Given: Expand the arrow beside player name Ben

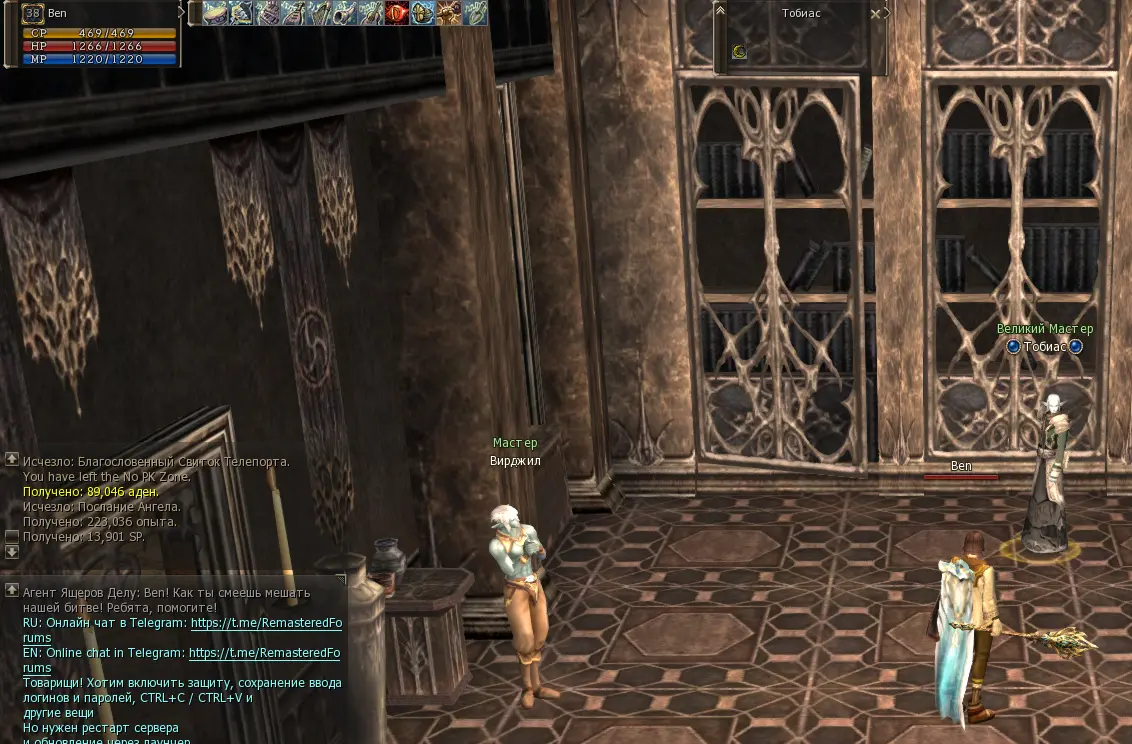Looking at the screenshot, I should click(181, 12).
